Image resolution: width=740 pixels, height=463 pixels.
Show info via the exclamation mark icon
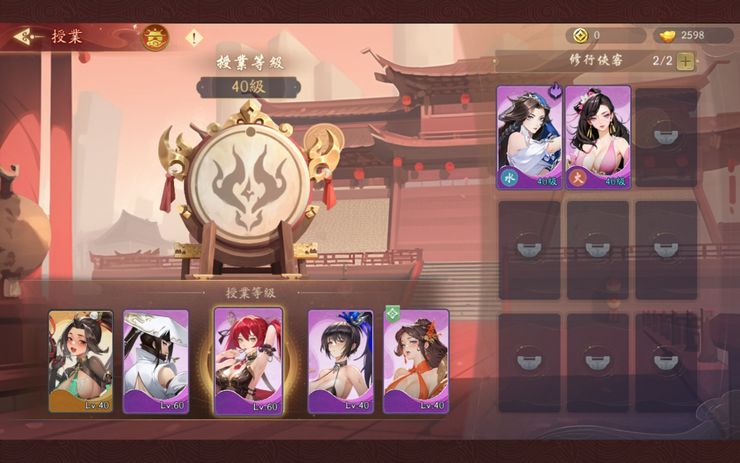point(194,38)
